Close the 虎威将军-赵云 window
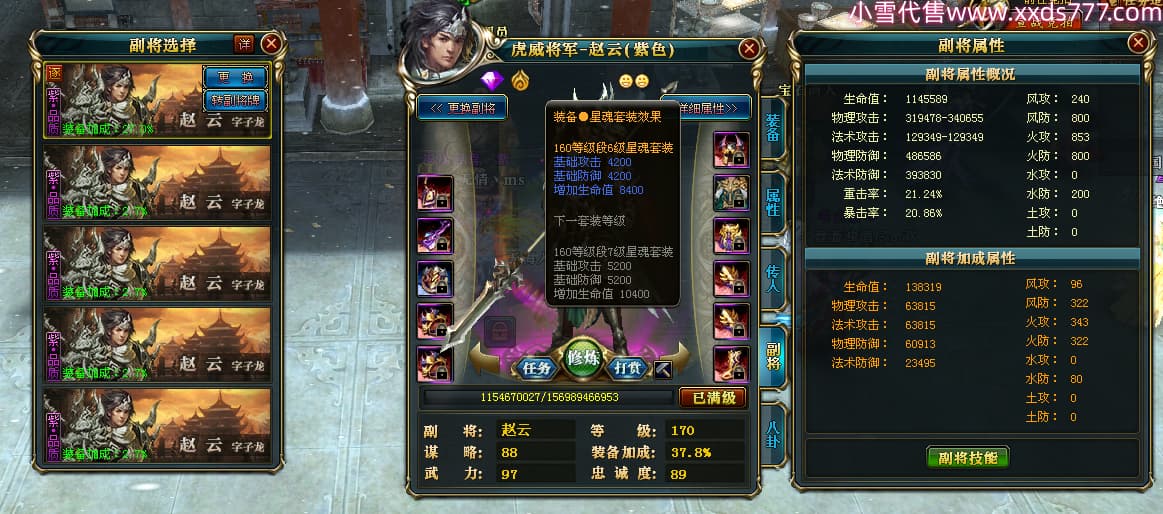This screenshot has height=514, width=1163. 748,48
